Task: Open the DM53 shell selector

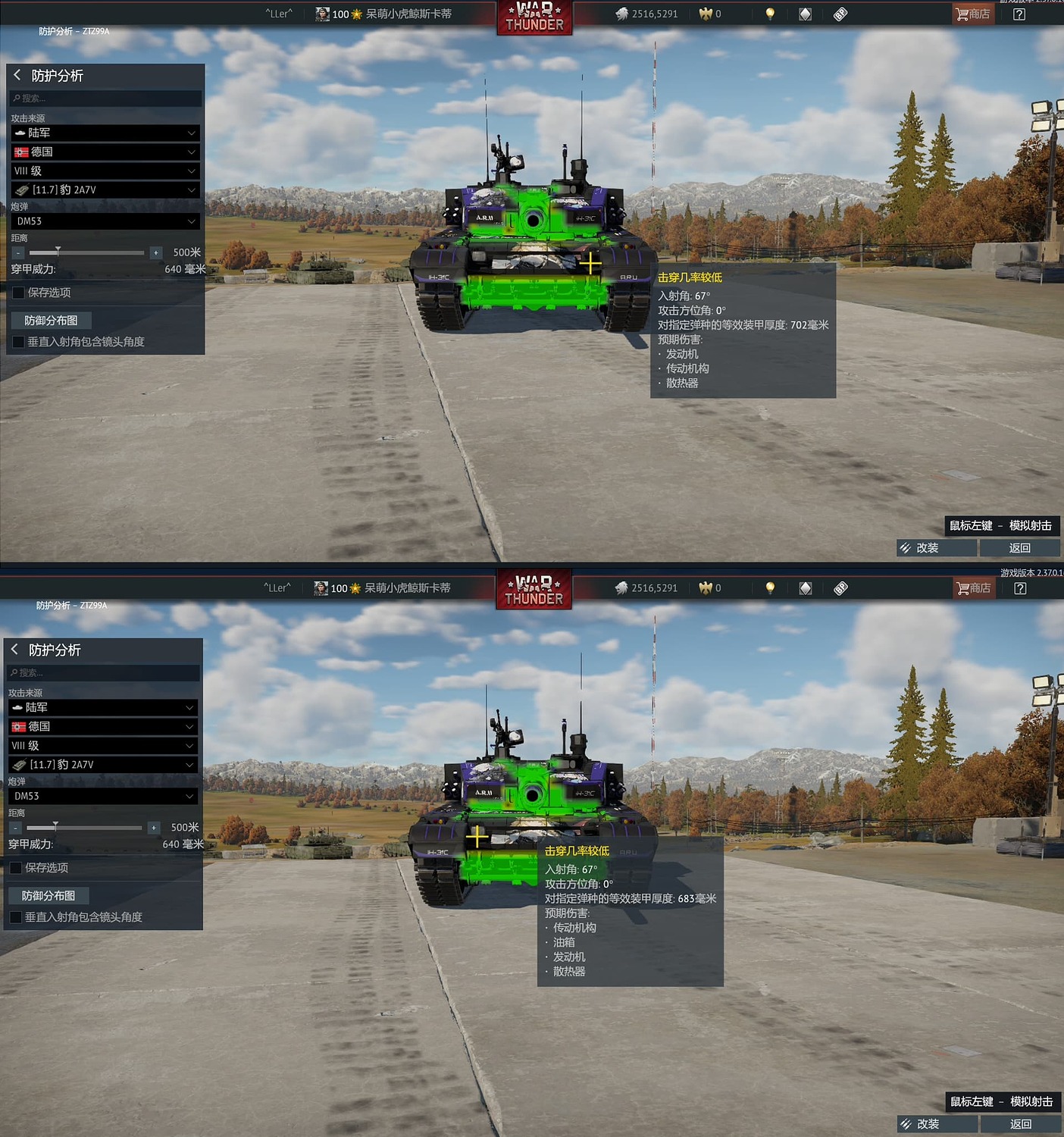Action: pyautogui.click(x=105, y=221)
